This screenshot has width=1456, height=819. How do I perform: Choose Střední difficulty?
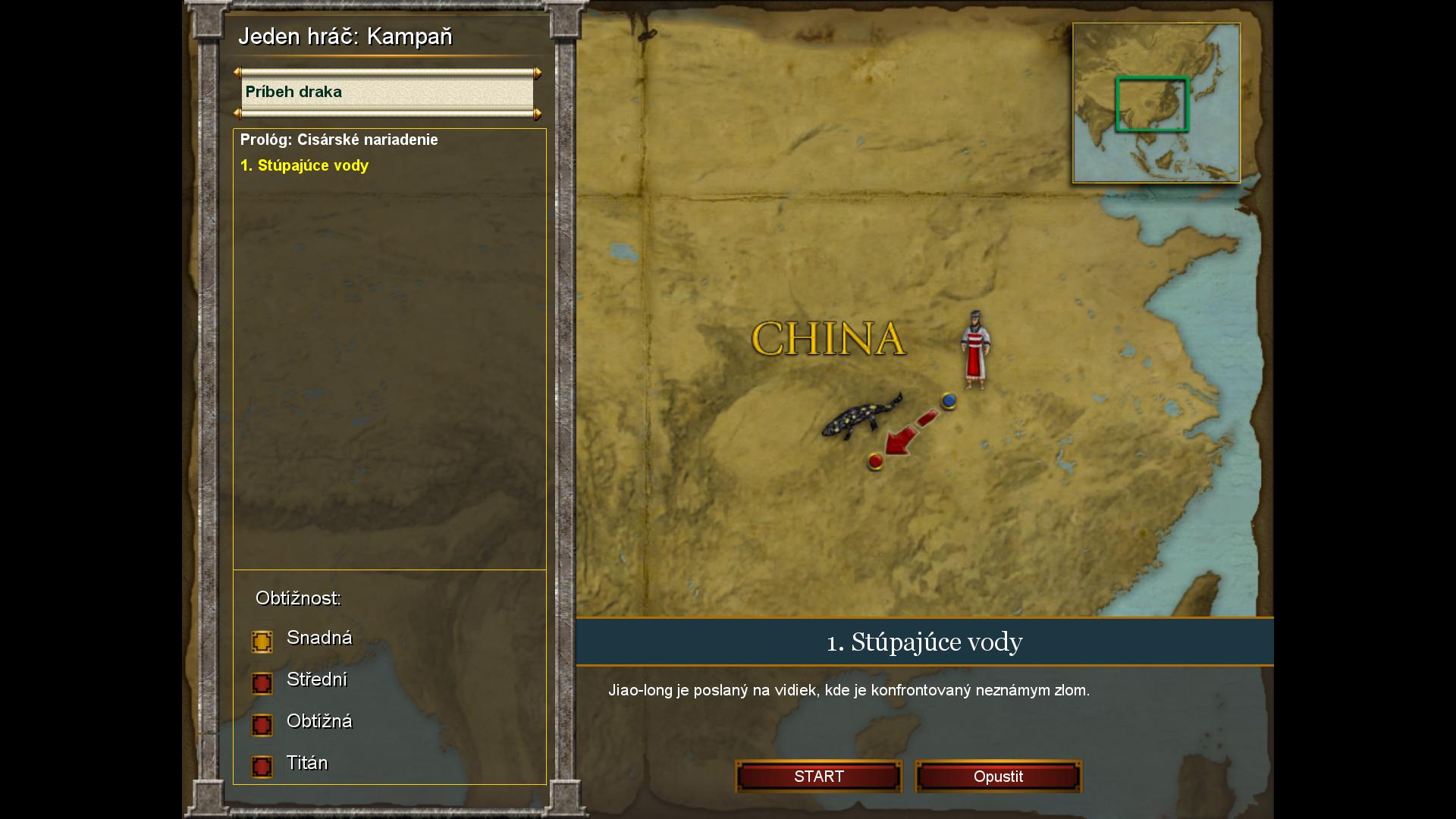coord(262,683)
